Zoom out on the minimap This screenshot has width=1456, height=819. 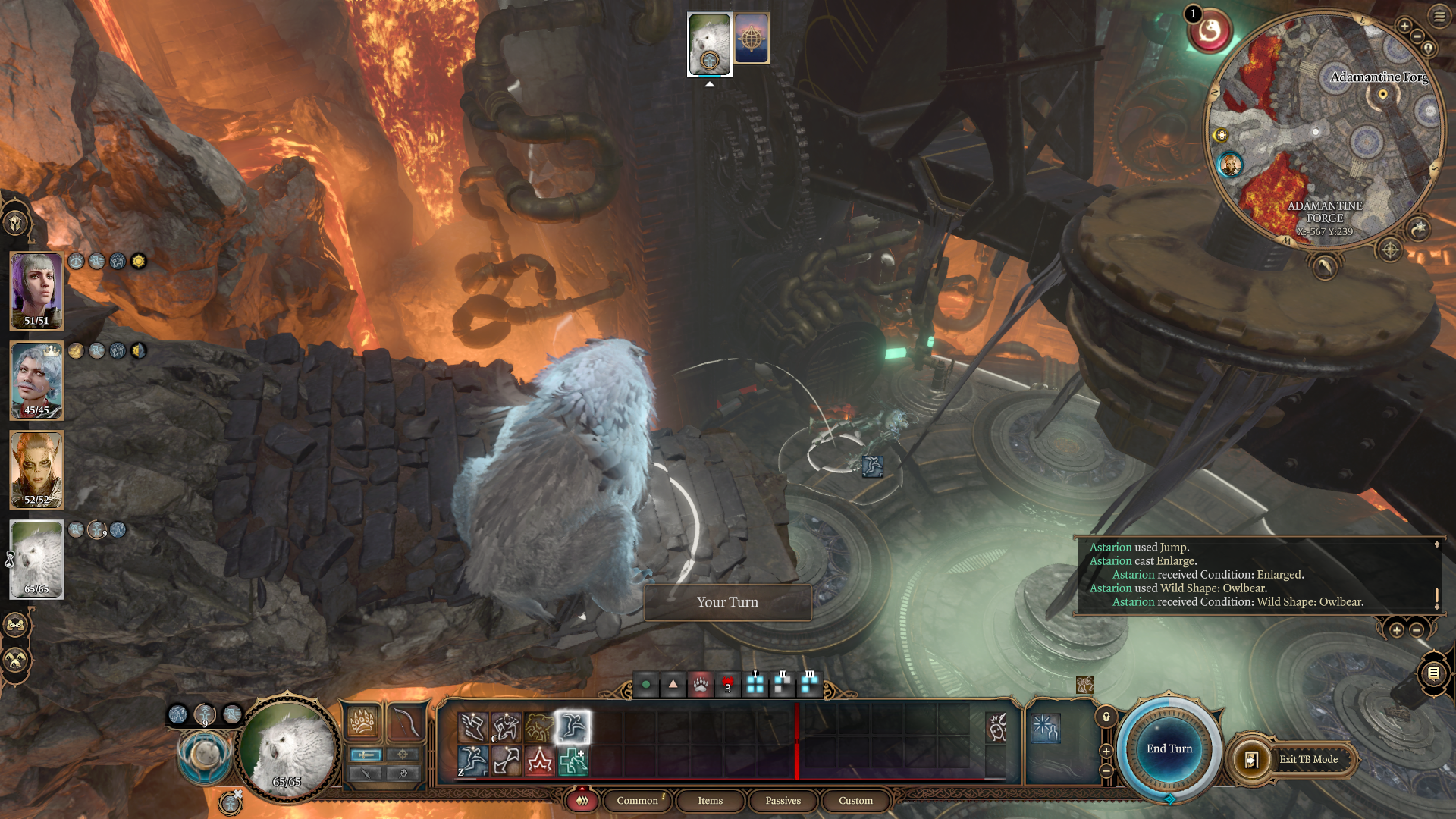click(1417, 36)
